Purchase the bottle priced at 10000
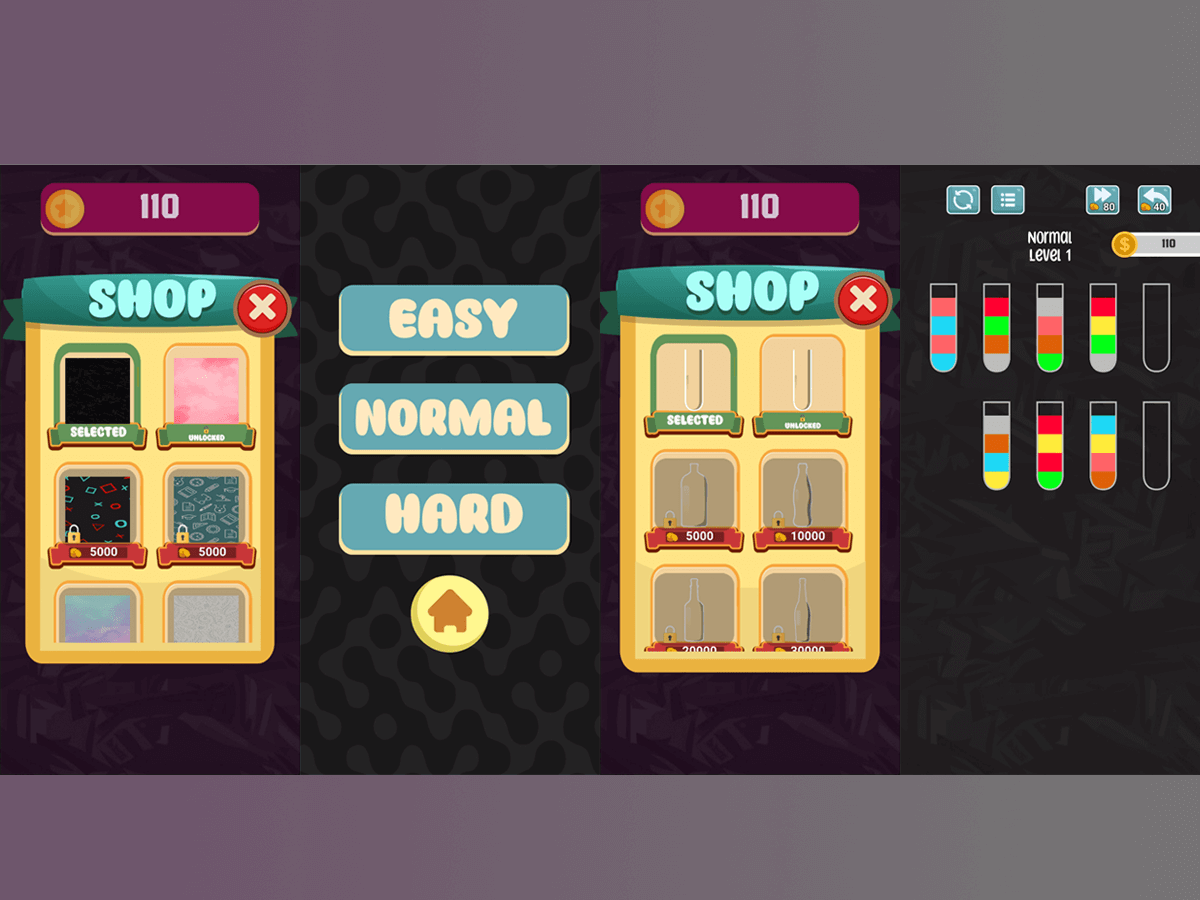The width and height of the screenshot is (1200, 900). [x=802, y=498]
